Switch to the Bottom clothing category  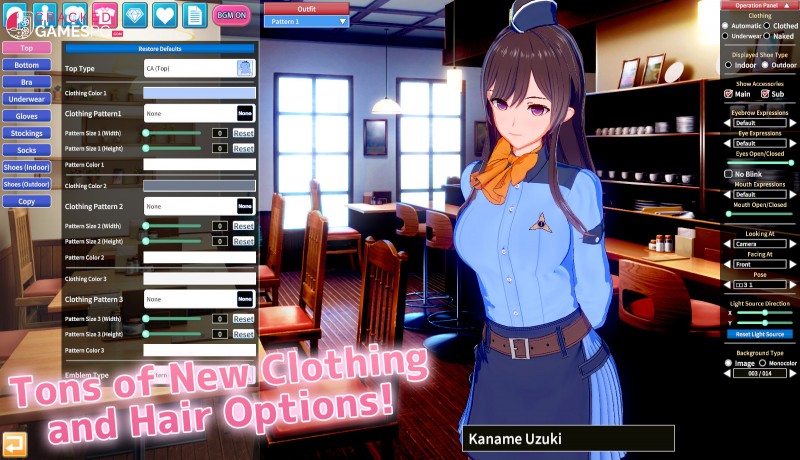27,65
